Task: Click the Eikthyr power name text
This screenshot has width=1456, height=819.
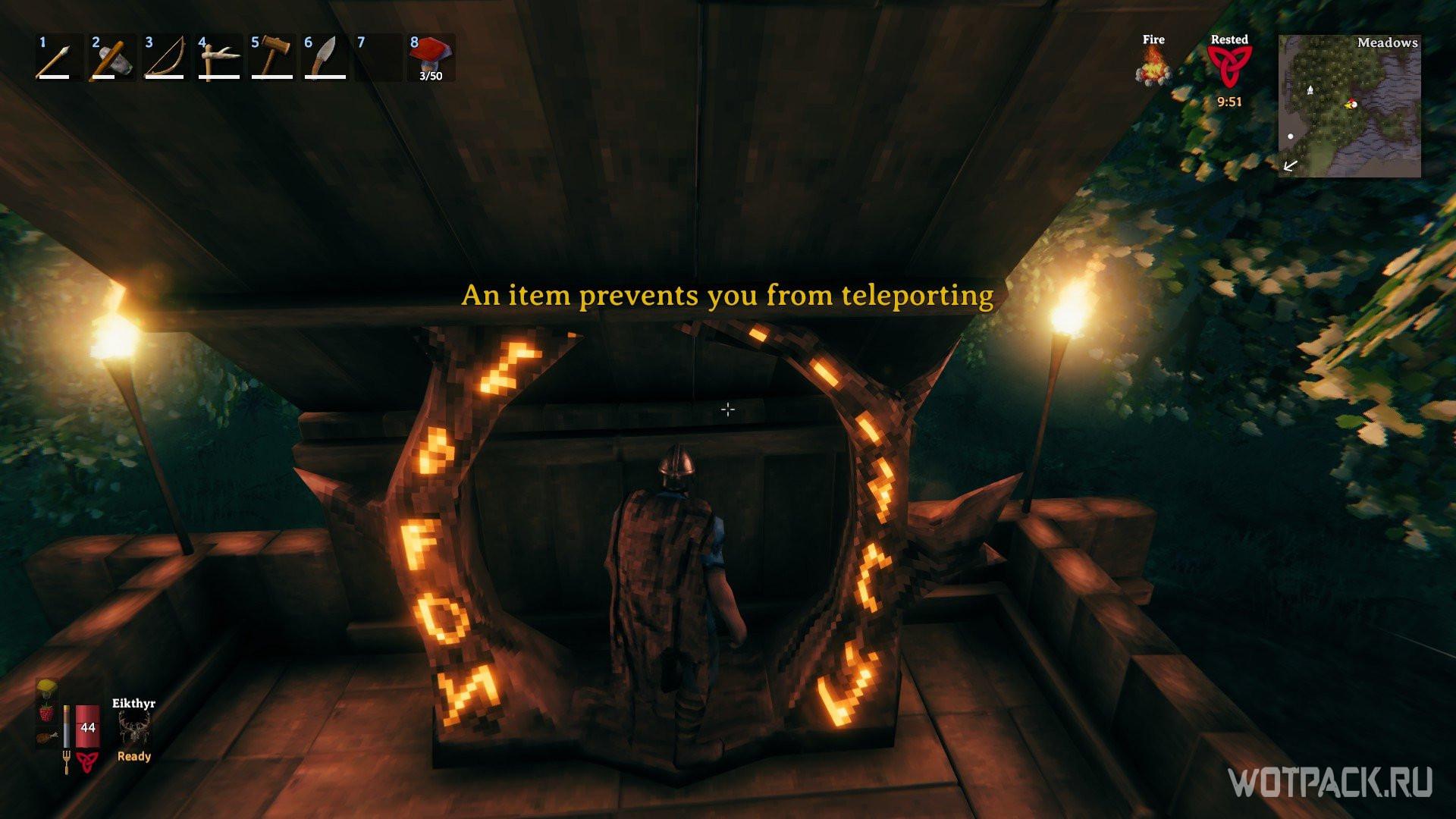Action: [x=133, y=705]
